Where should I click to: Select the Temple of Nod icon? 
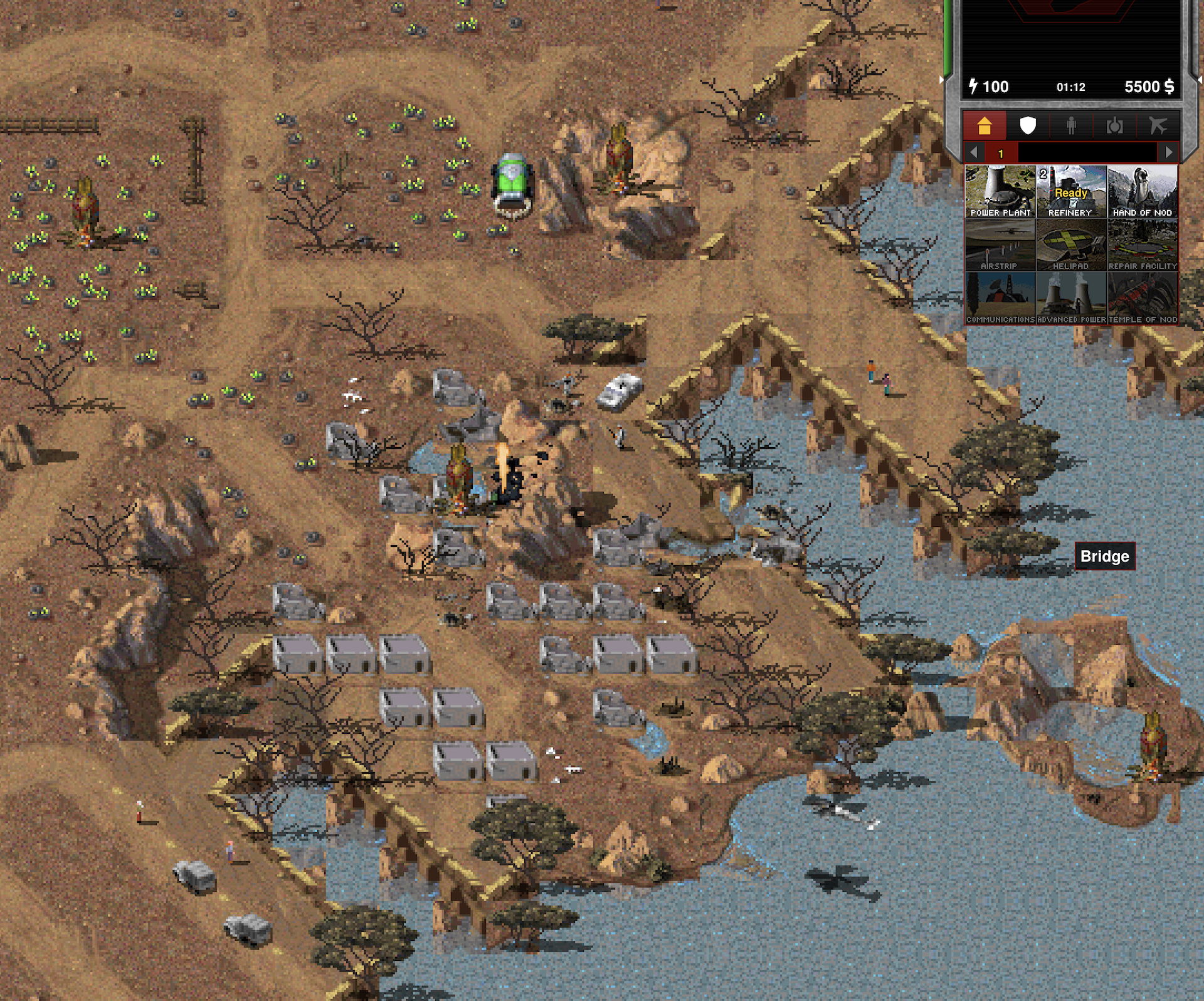[x=1142, y=298]
